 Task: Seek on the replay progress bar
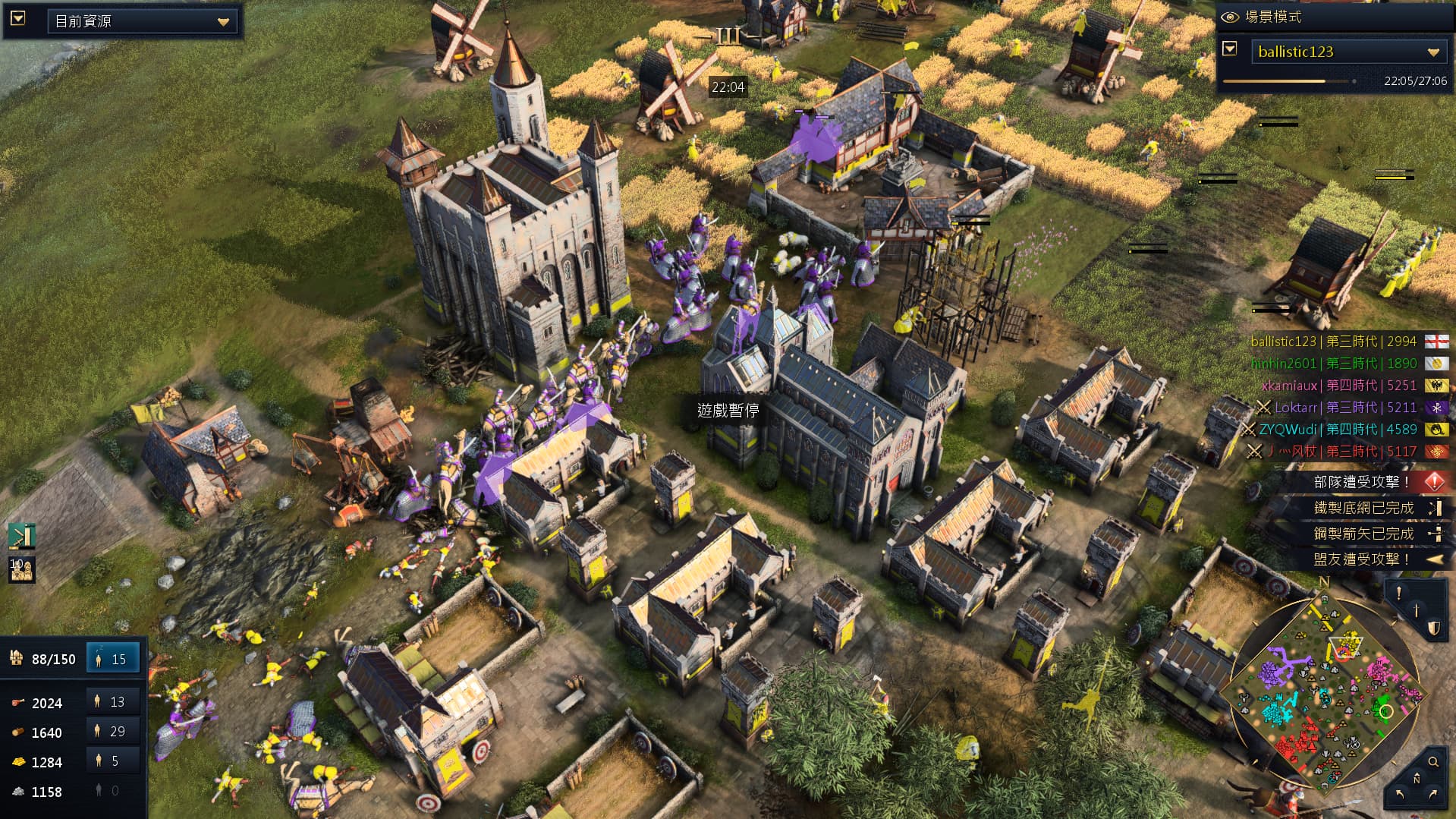pyautogui.click(x=1288, y=81)
